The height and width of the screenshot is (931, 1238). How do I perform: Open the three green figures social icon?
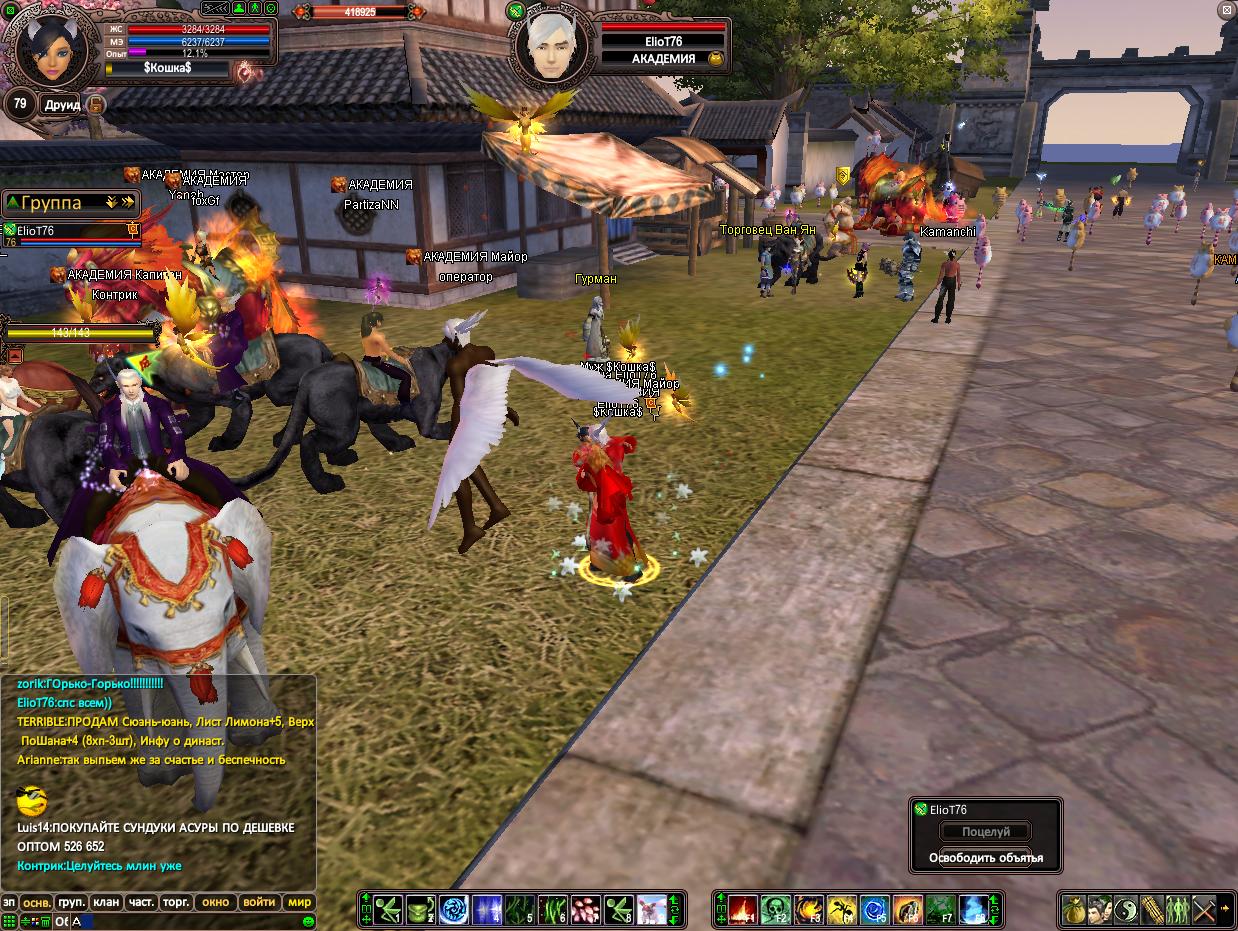(x=1178, y=909)
